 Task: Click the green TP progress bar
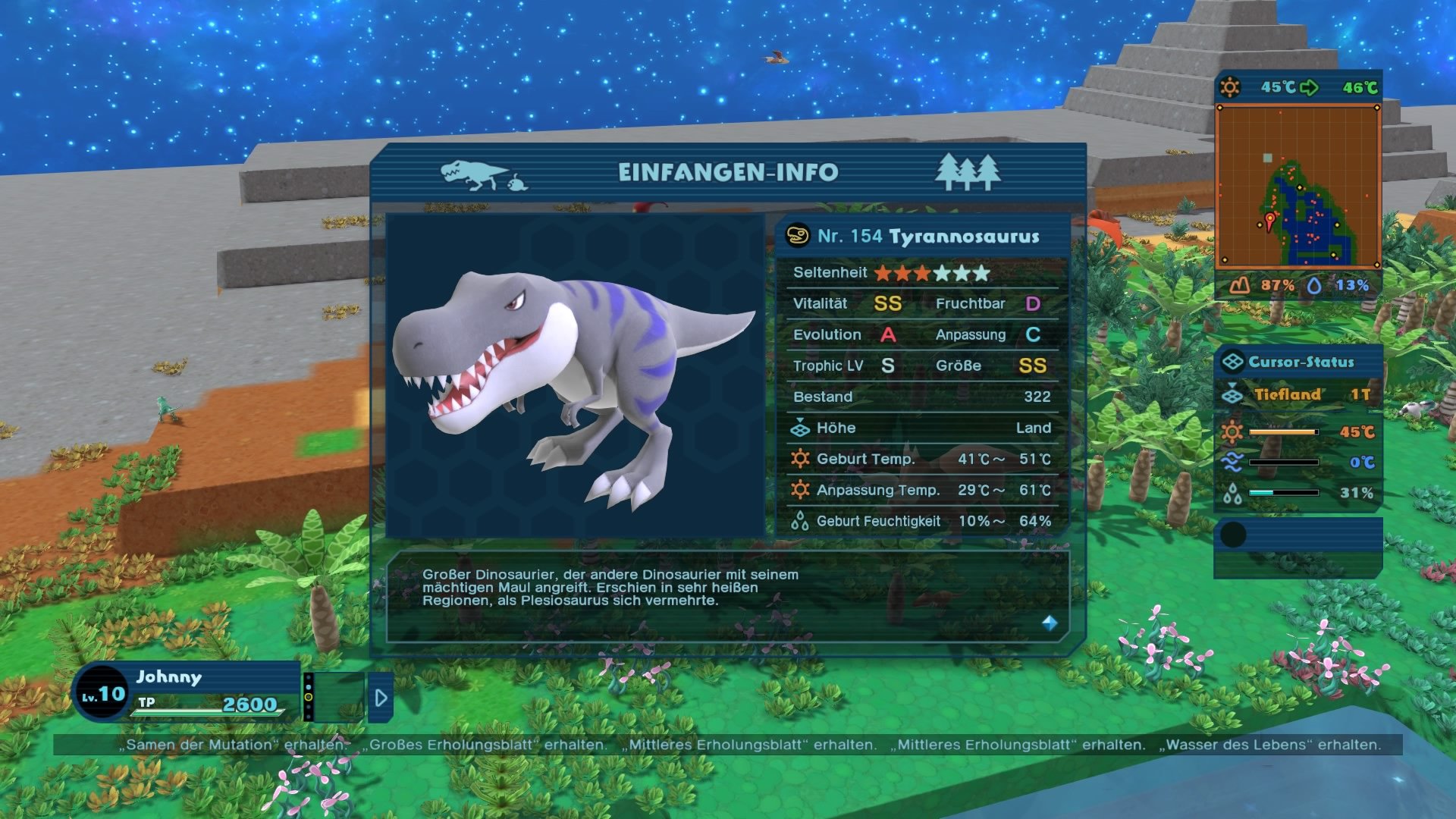[205, 712]
